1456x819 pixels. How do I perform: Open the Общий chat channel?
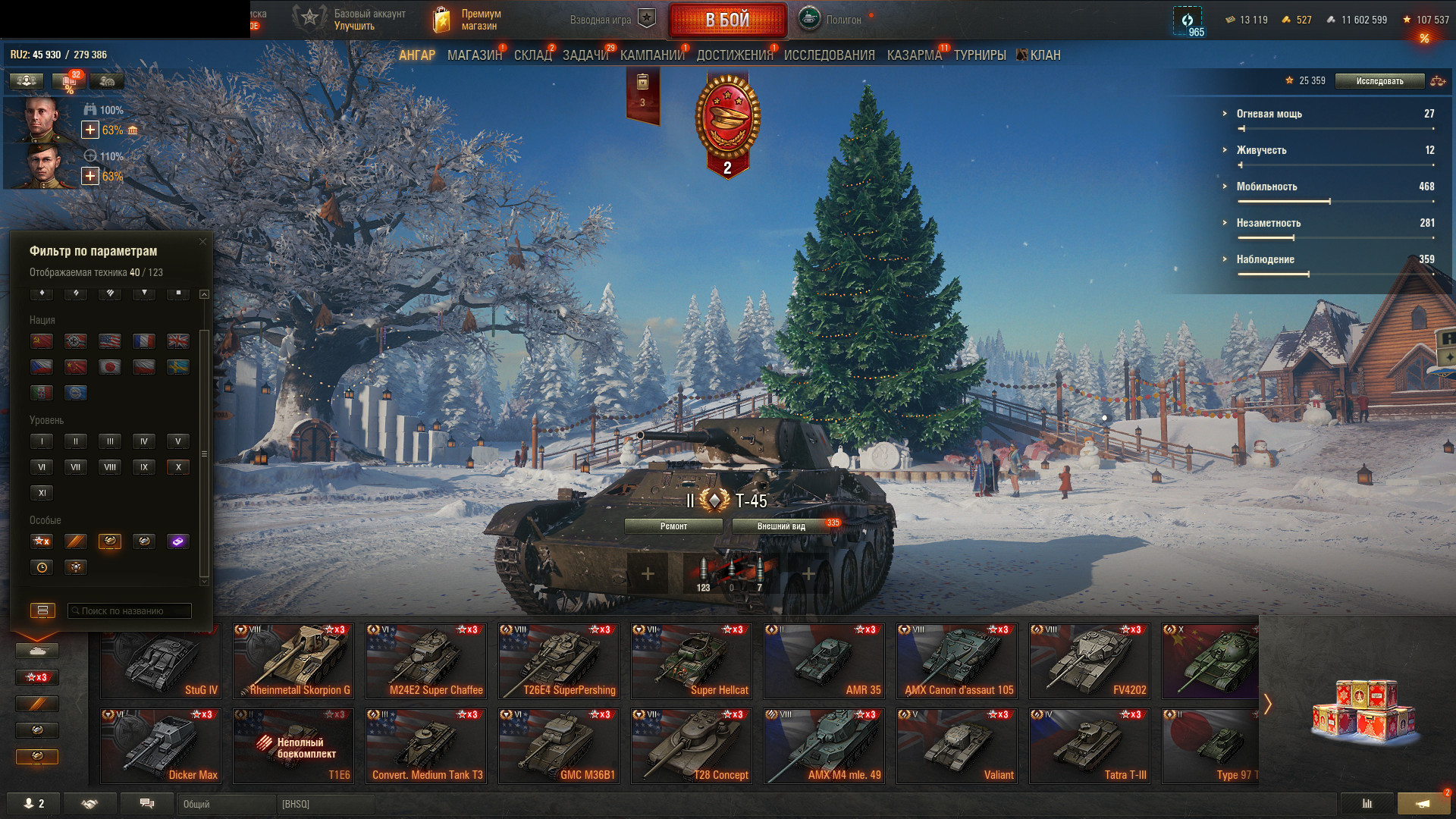coord(226,804)
